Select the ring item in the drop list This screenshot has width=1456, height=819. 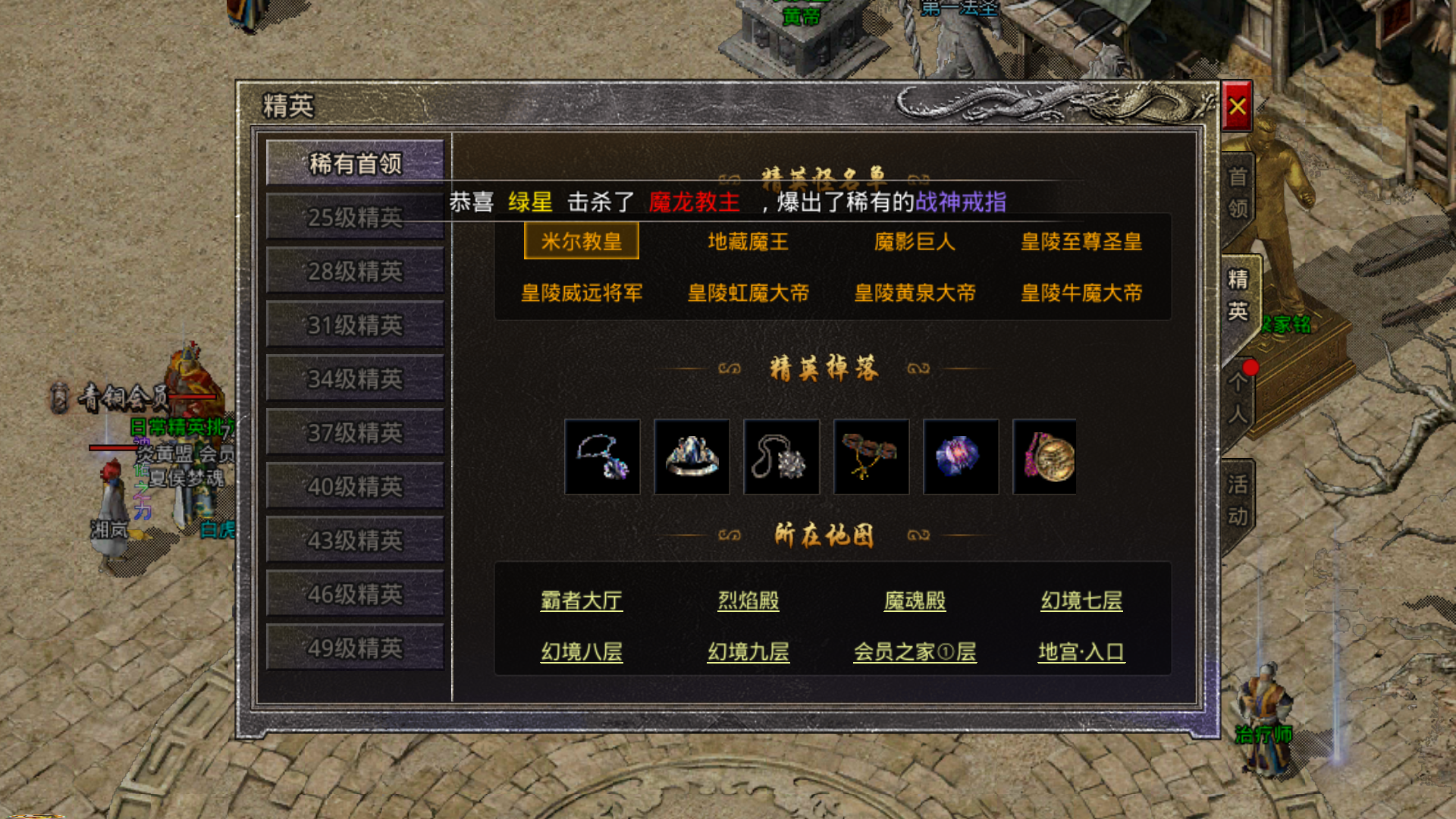coord(692,456)
